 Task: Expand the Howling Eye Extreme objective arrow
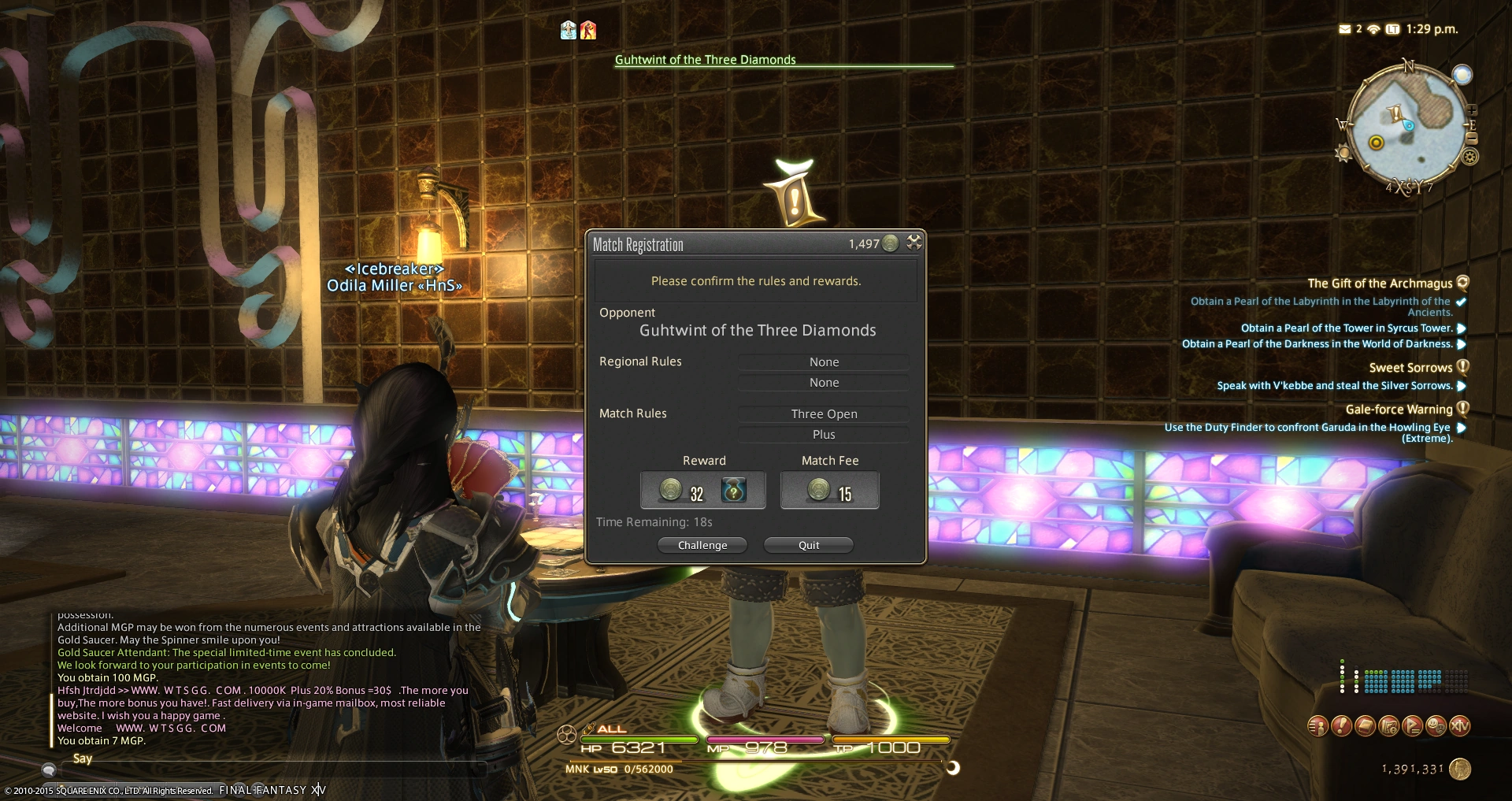point(1462,428)
